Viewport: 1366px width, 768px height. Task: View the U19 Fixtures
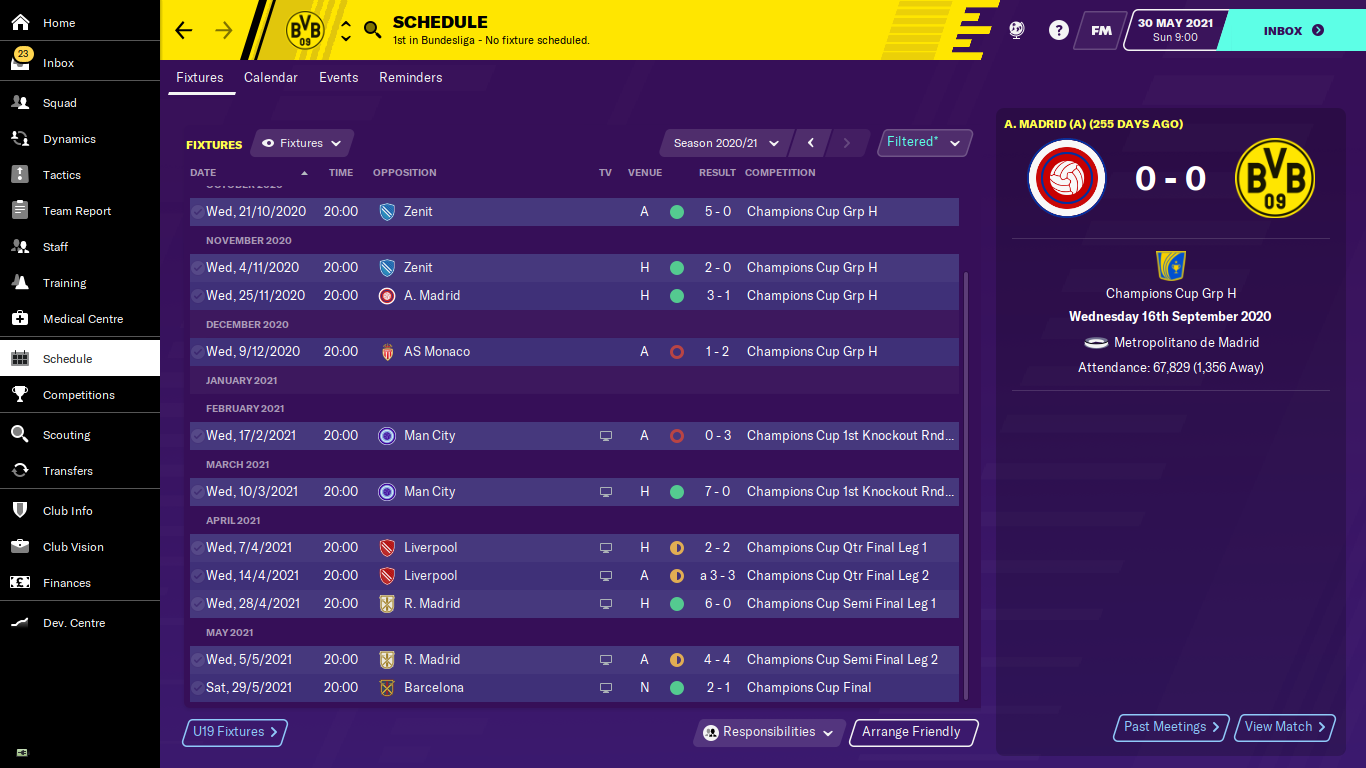point(234,732)
